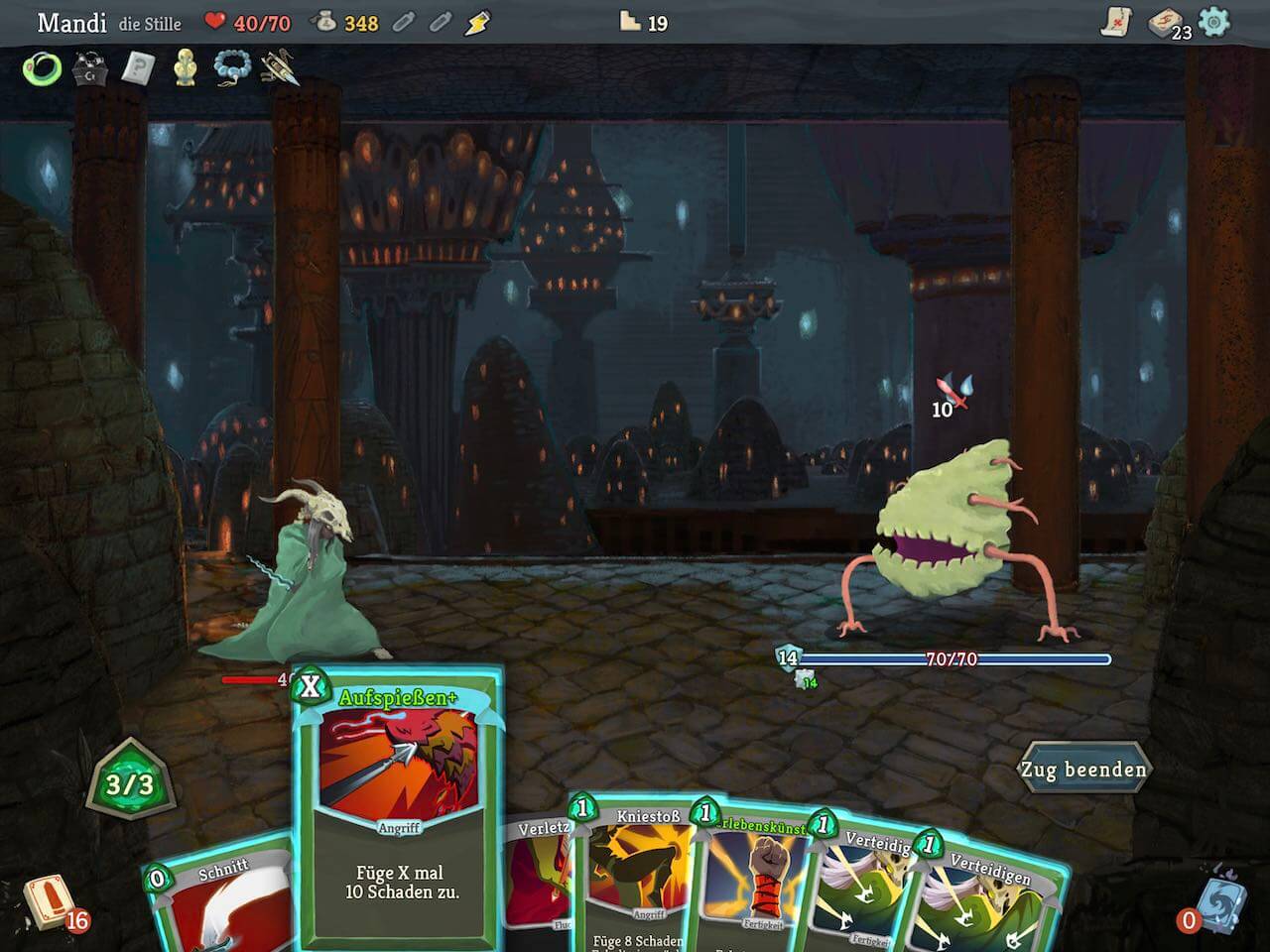Inspect the bundled daggers relic
This screenshot has width=1270, height=952.
click(x=279, y=68)
